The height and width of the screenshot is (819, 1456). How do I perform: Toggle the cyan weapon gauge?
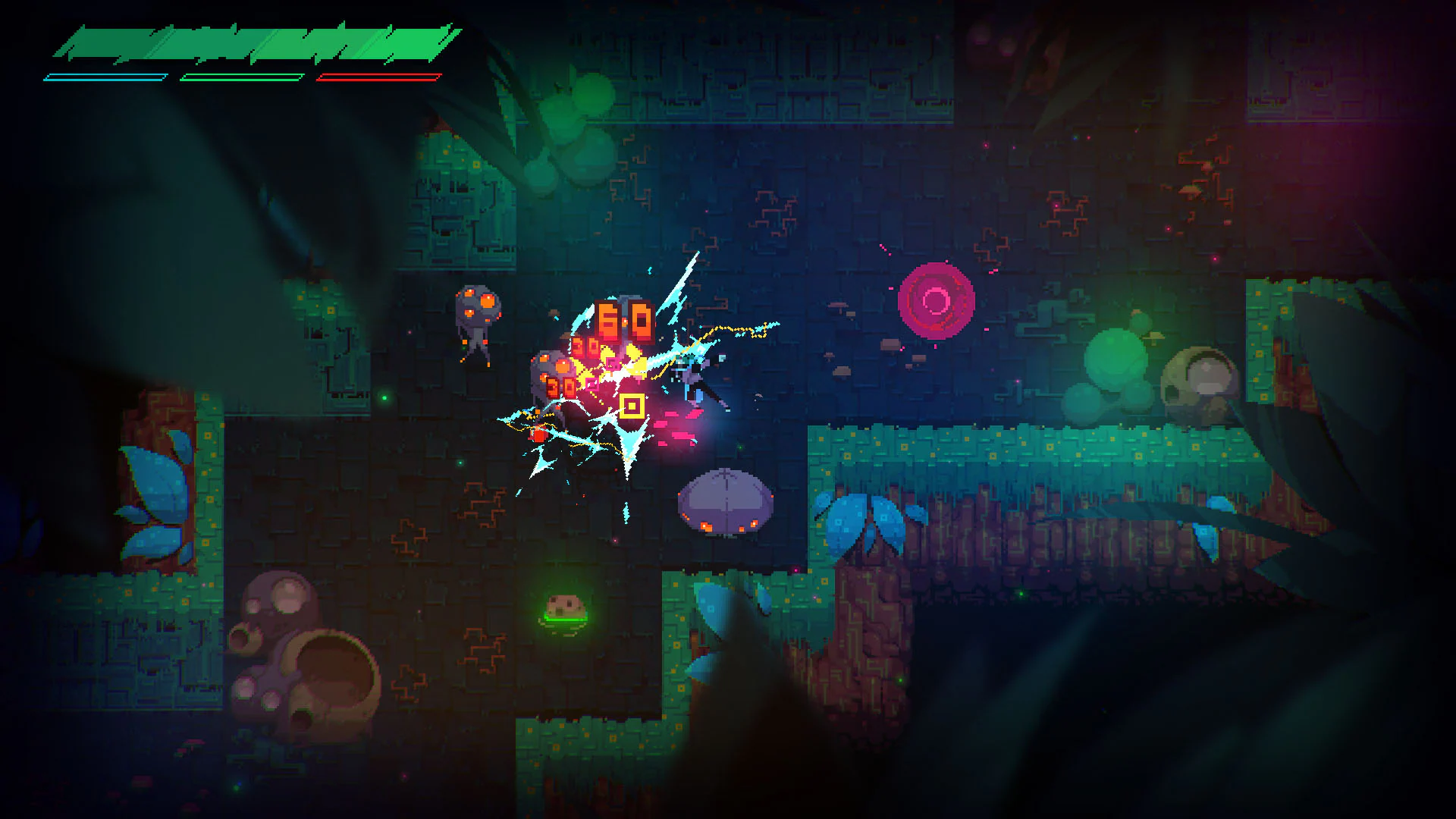tap(106, 76)
